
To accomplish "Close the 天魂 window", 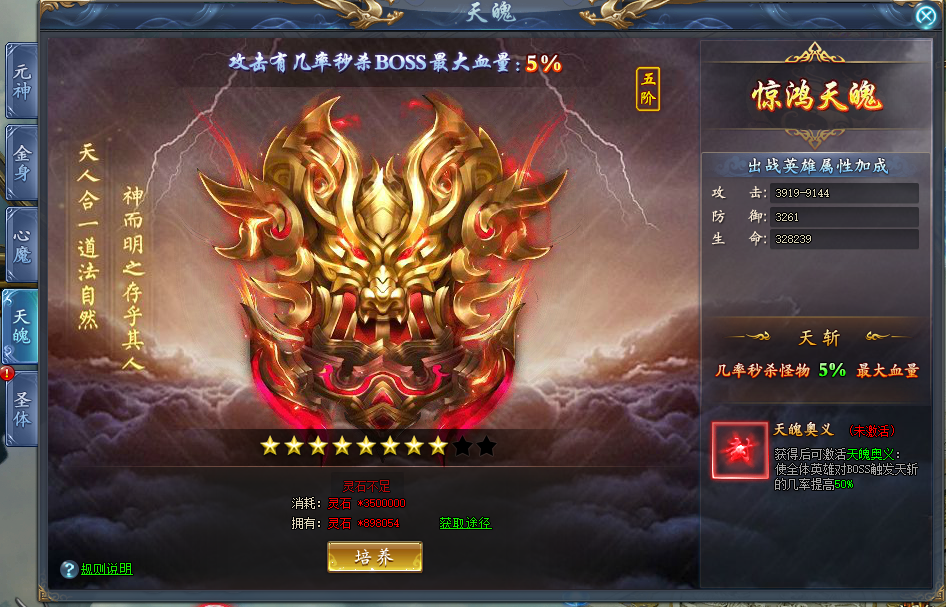I will coord(926,15).
